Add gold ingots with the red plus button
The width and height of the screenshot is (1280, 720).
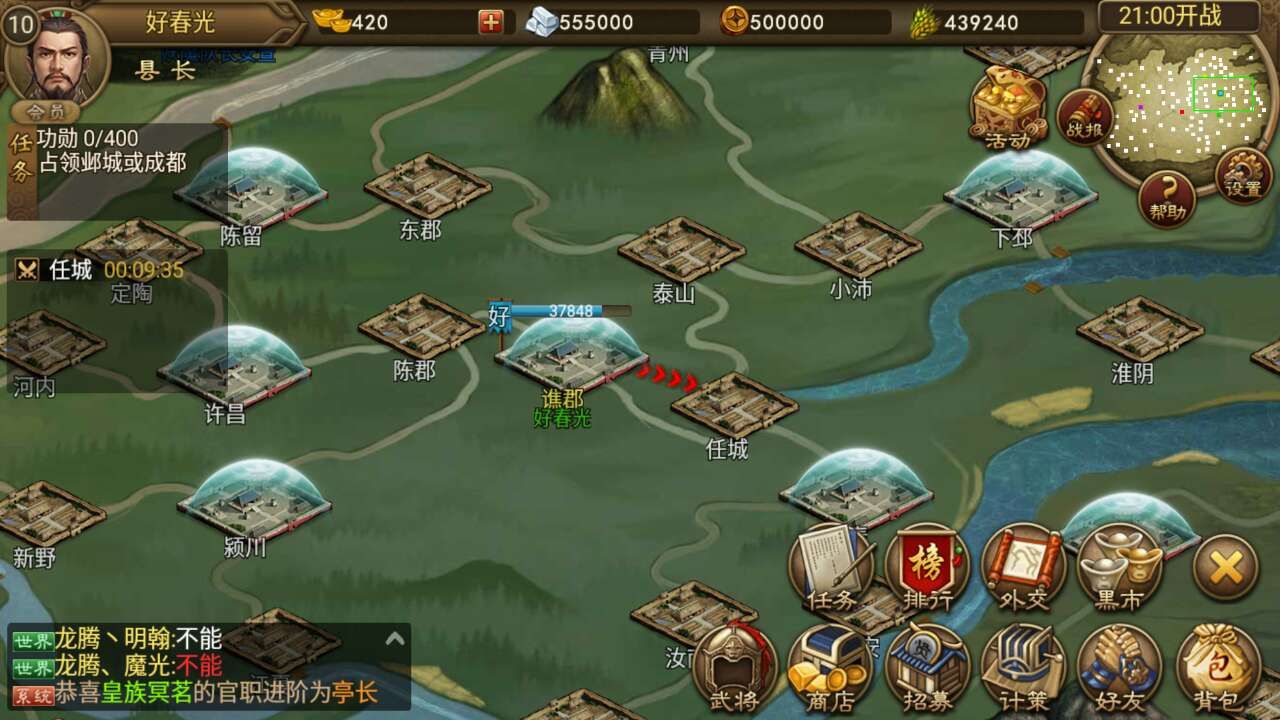[490, 22]
